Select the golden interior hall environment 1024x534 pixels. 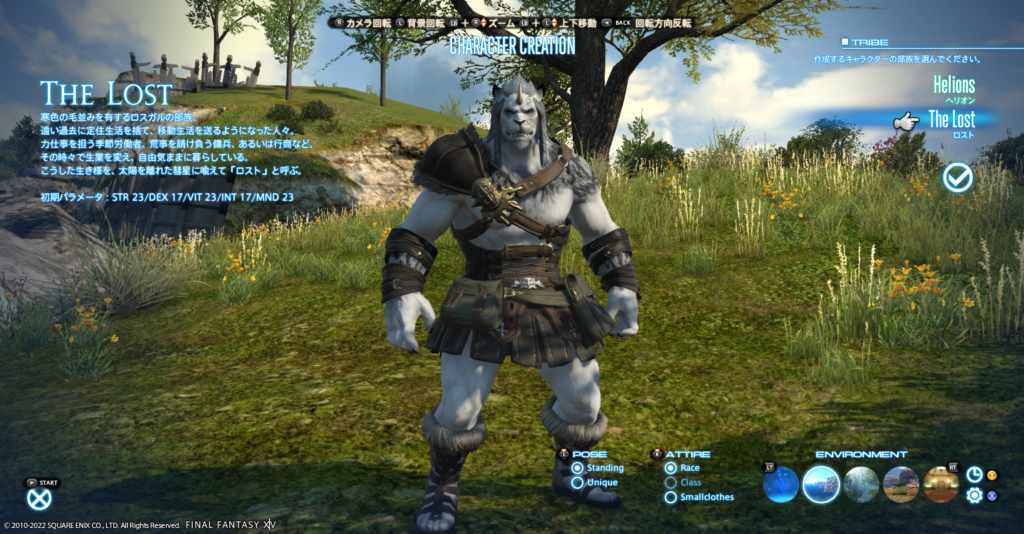point(941,485)
